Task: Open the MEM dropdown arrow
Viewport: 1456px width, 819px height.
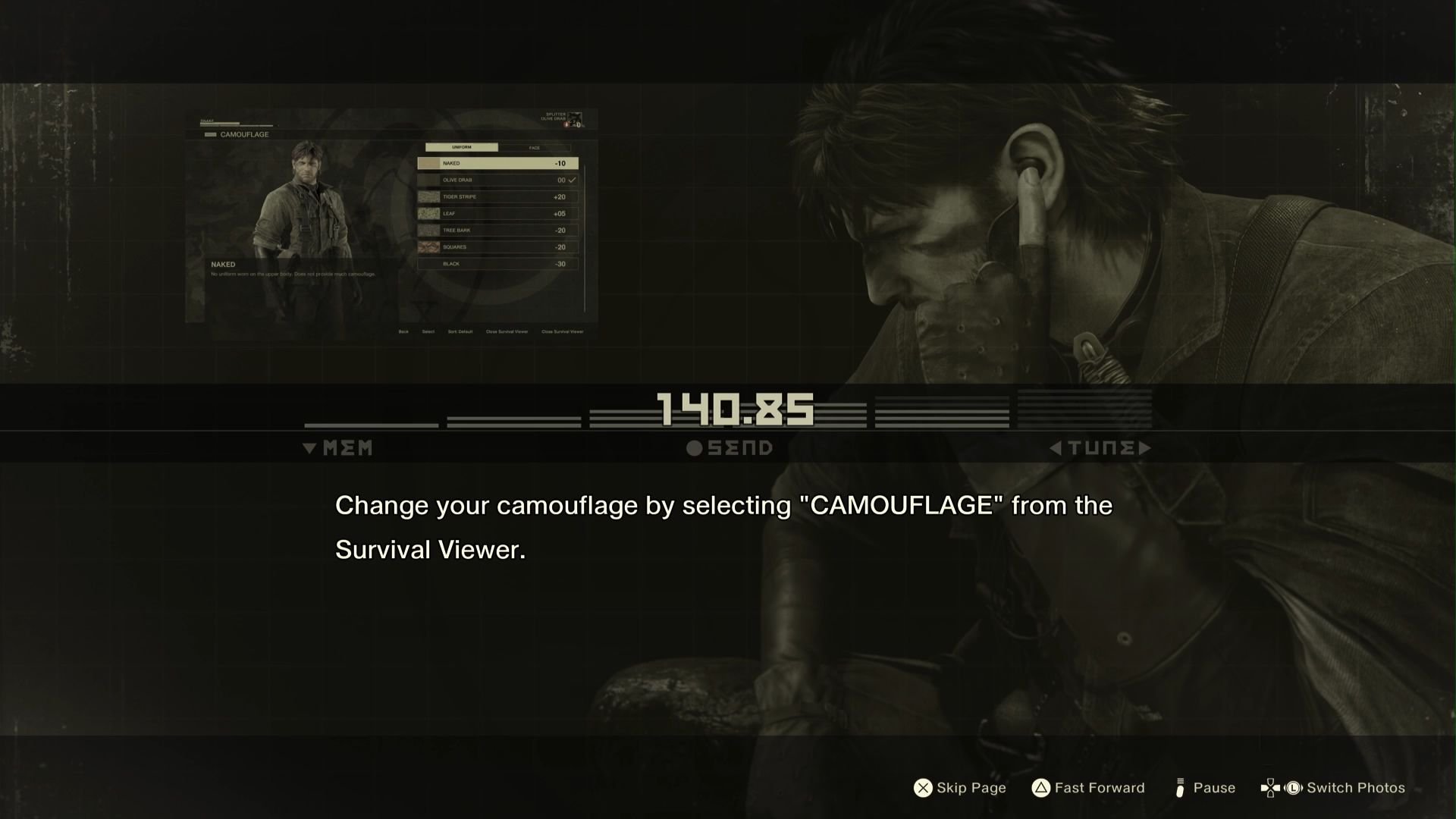Action: [310, 447]
